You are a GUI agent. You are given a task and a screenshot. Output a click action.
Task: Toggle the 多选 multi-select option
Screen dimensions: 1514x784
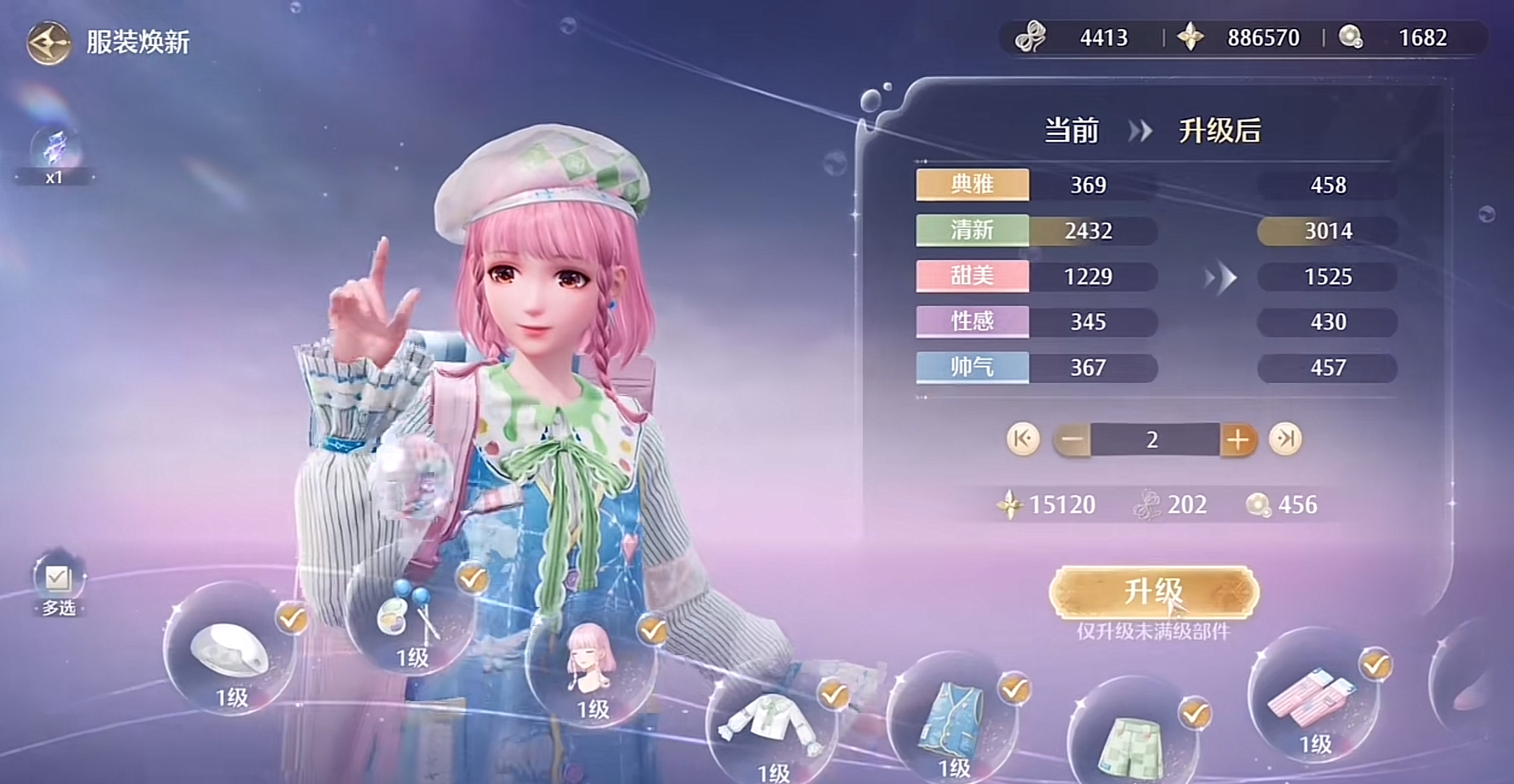pos(58,581)
